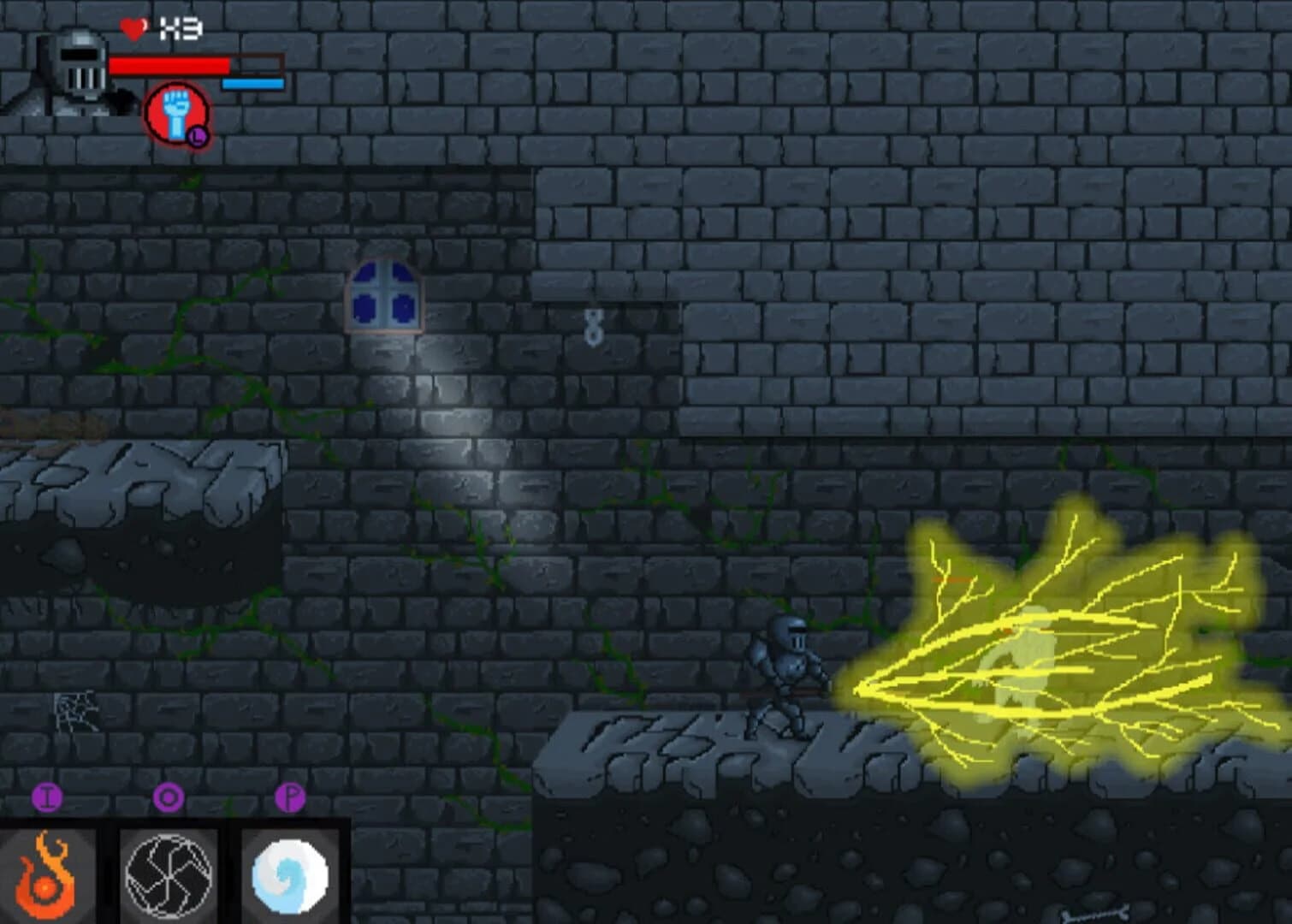The image size is (1292, 924).
Task: Click the purple I keybind badge
Action: pyautogui.click(x=49, y=797)
